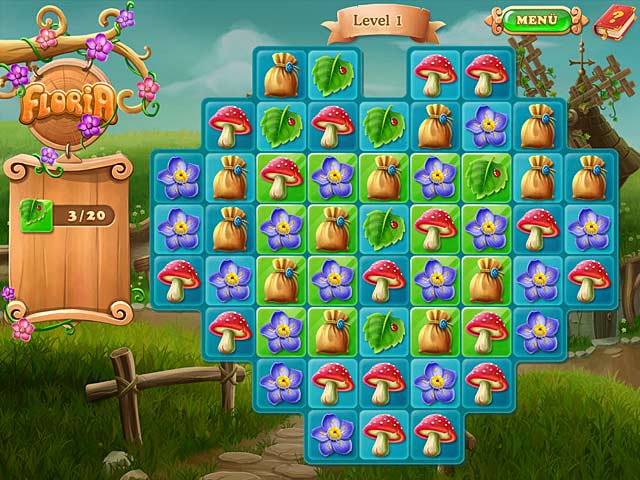
Task: Select the leaf tile in the third row
Action: pos(487,177)
